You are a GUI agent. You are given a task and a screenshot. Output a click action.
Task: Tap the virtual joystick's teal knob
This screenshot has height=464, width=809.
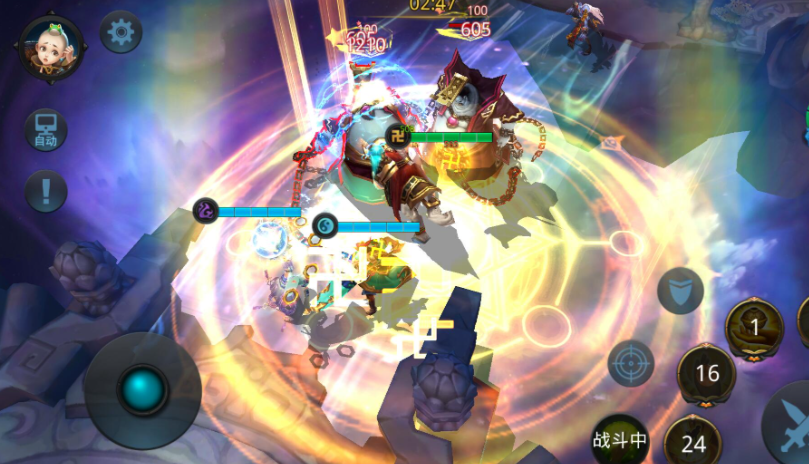(x=143, y=388)
